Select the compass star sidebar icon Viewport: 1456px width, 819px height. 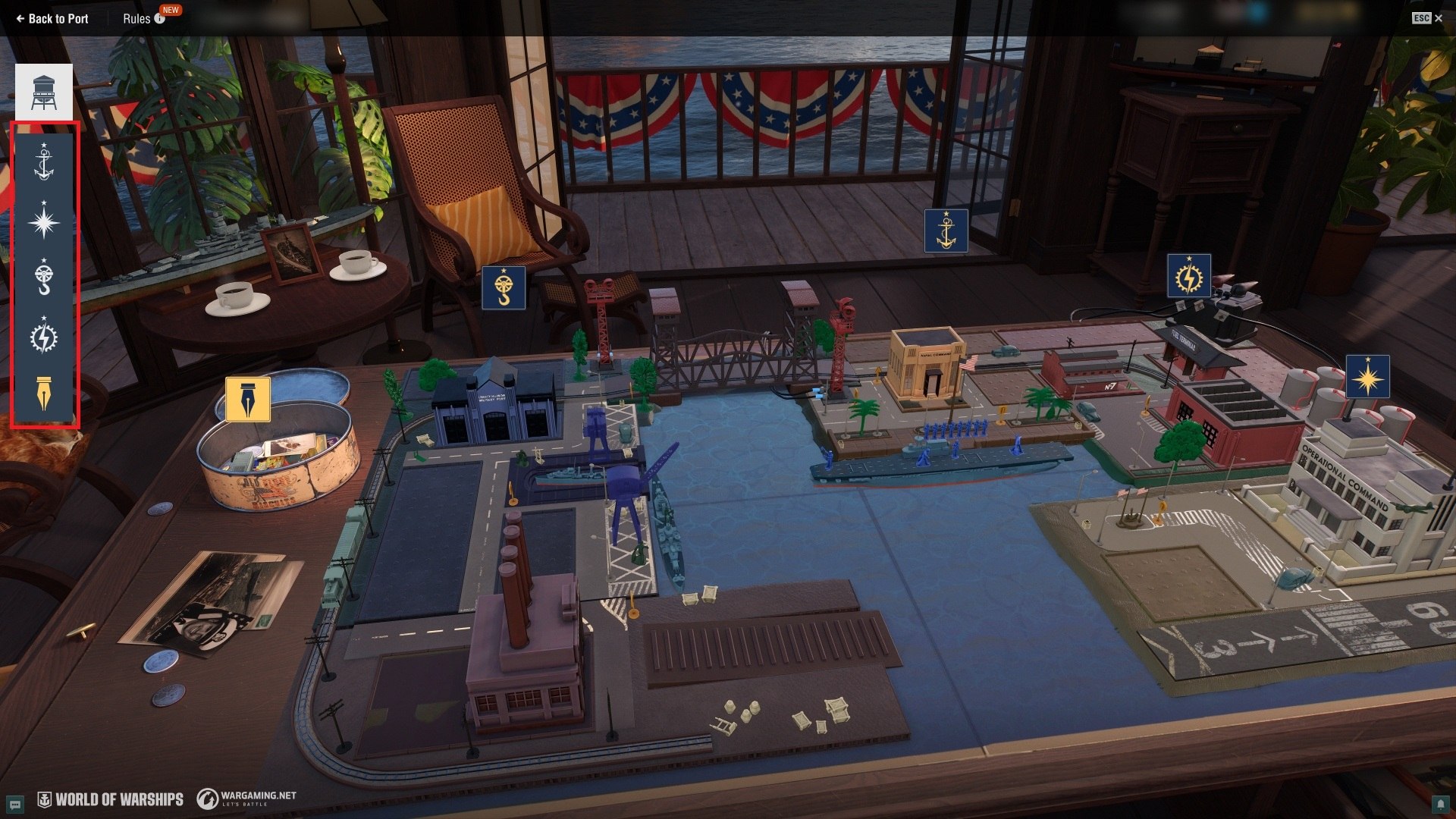(x=44, y=221)
